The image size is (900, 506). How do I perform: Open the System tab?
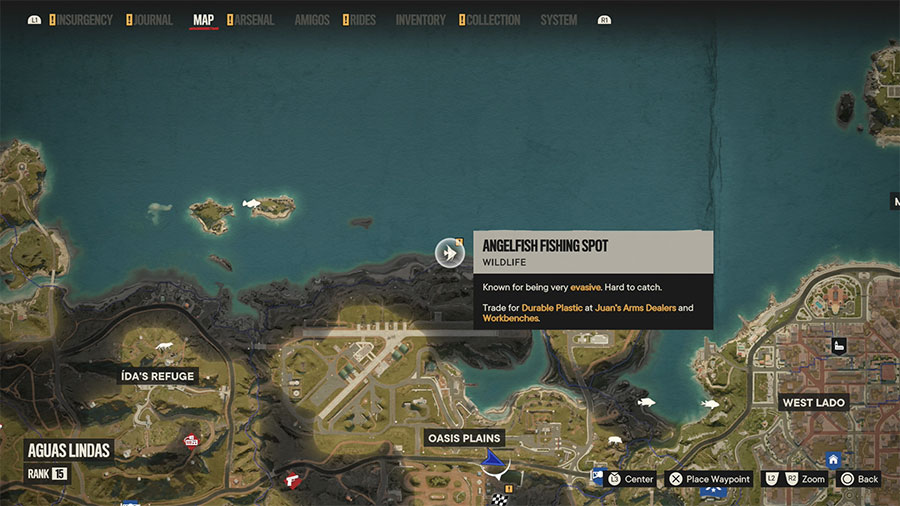[558, 20]
